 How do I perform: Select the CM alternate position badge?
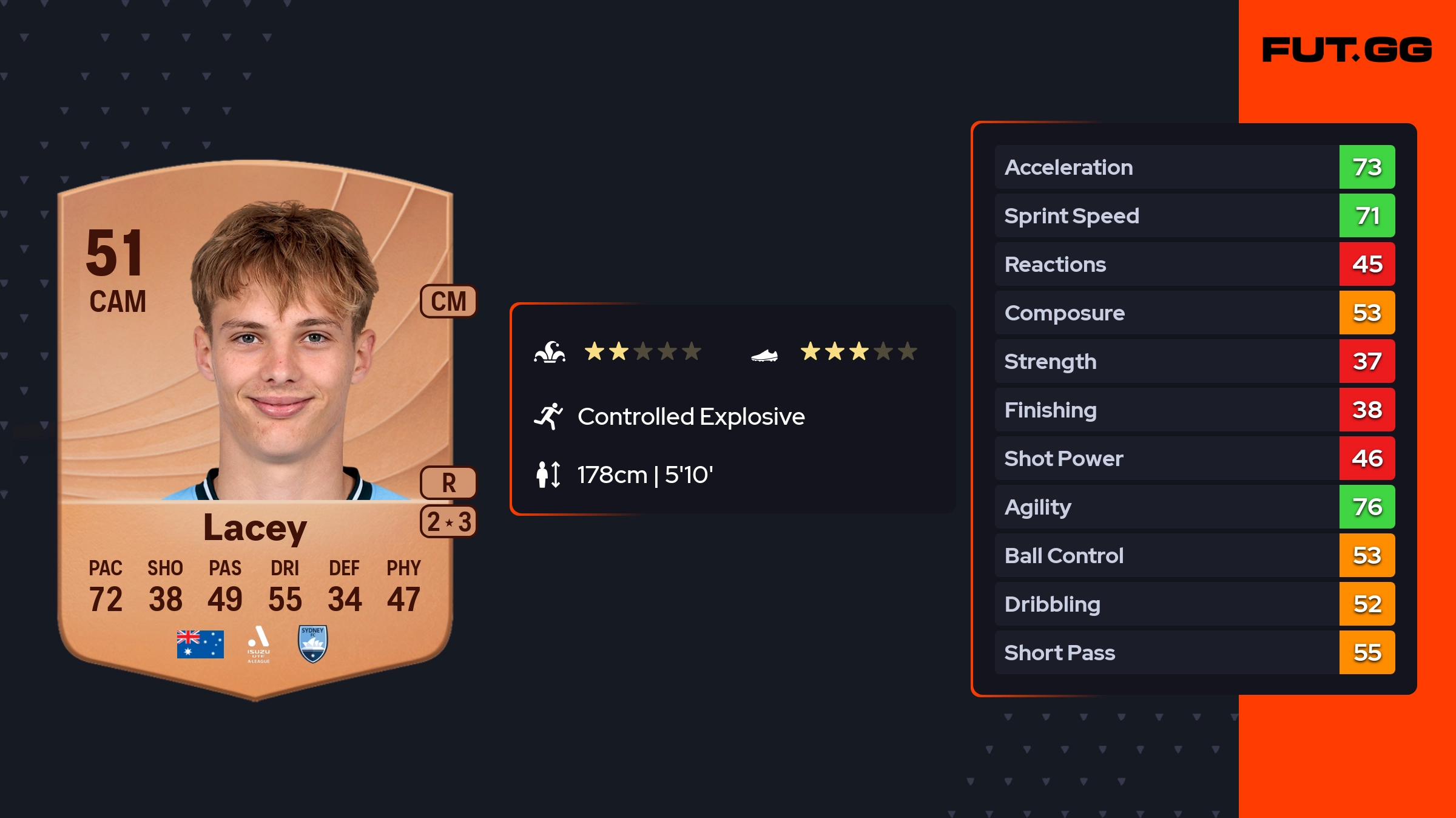(449, 301)
